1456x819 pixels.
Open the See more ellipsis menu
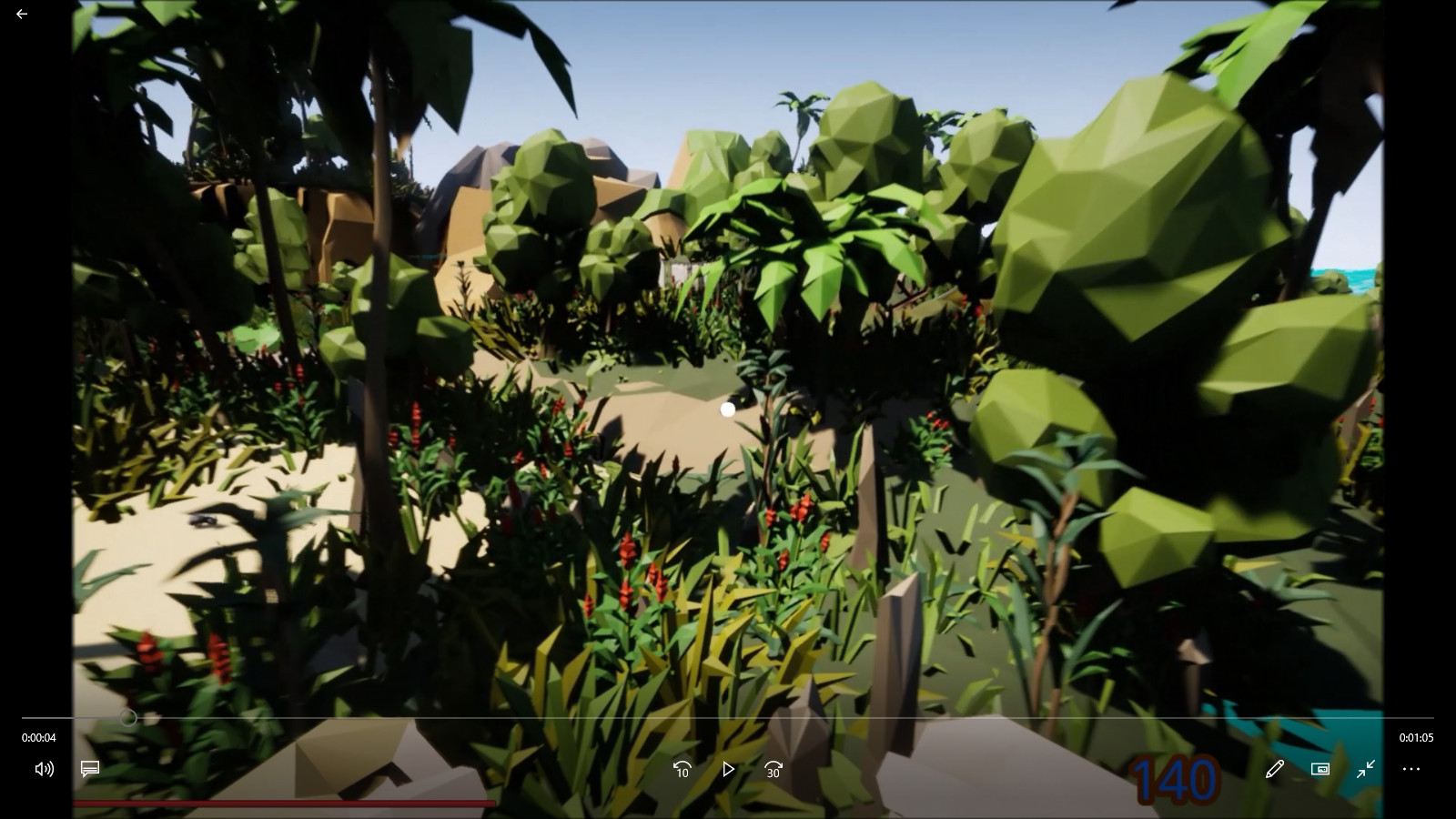[x=1411, y=769]
